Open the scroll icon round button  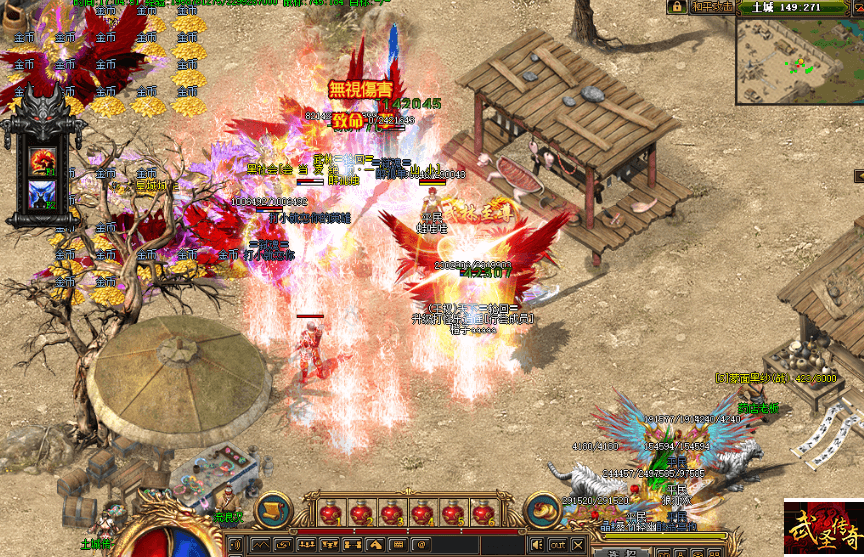pyautogui.click(x=272, y=511)
